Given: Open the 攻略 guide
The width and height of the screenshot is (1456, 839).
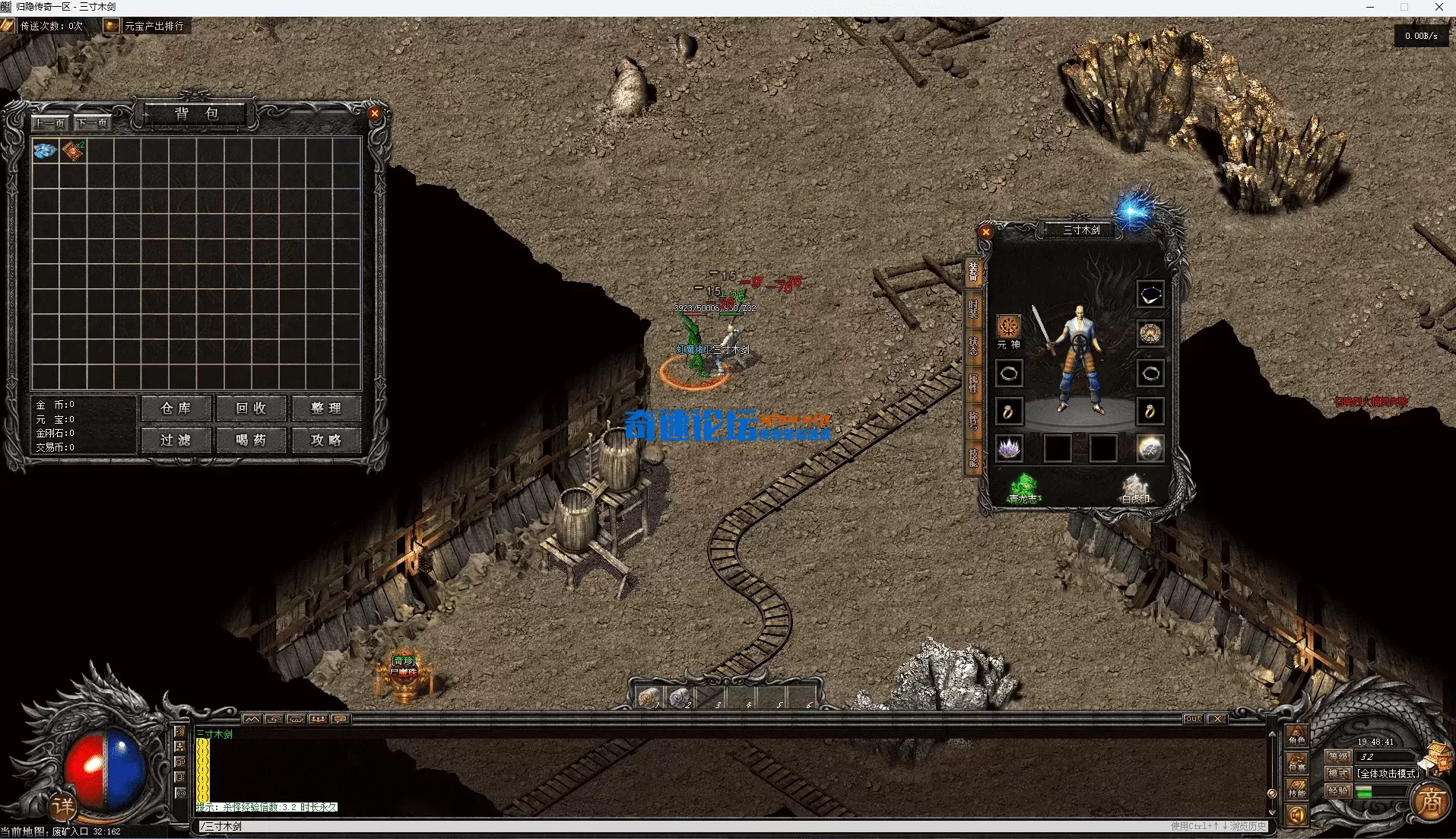Looking at the screenshot, I should [x=326, y=440].
